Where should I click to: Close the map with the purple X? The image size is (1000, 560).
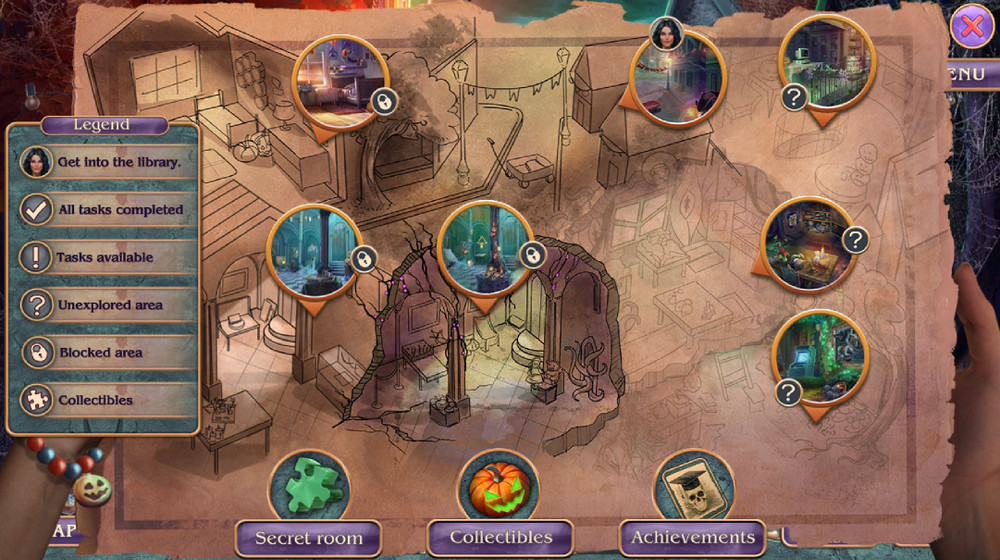[x=970, y=28]
